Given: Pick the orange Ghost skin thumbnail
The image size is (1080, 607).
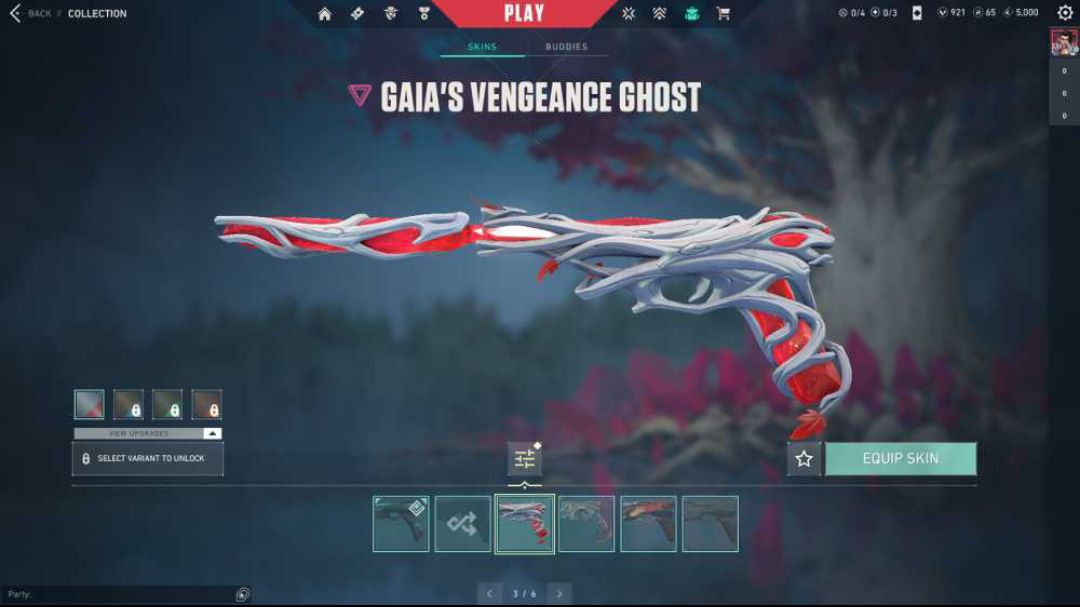Looking at the screenshot, I should pos(648,524).
